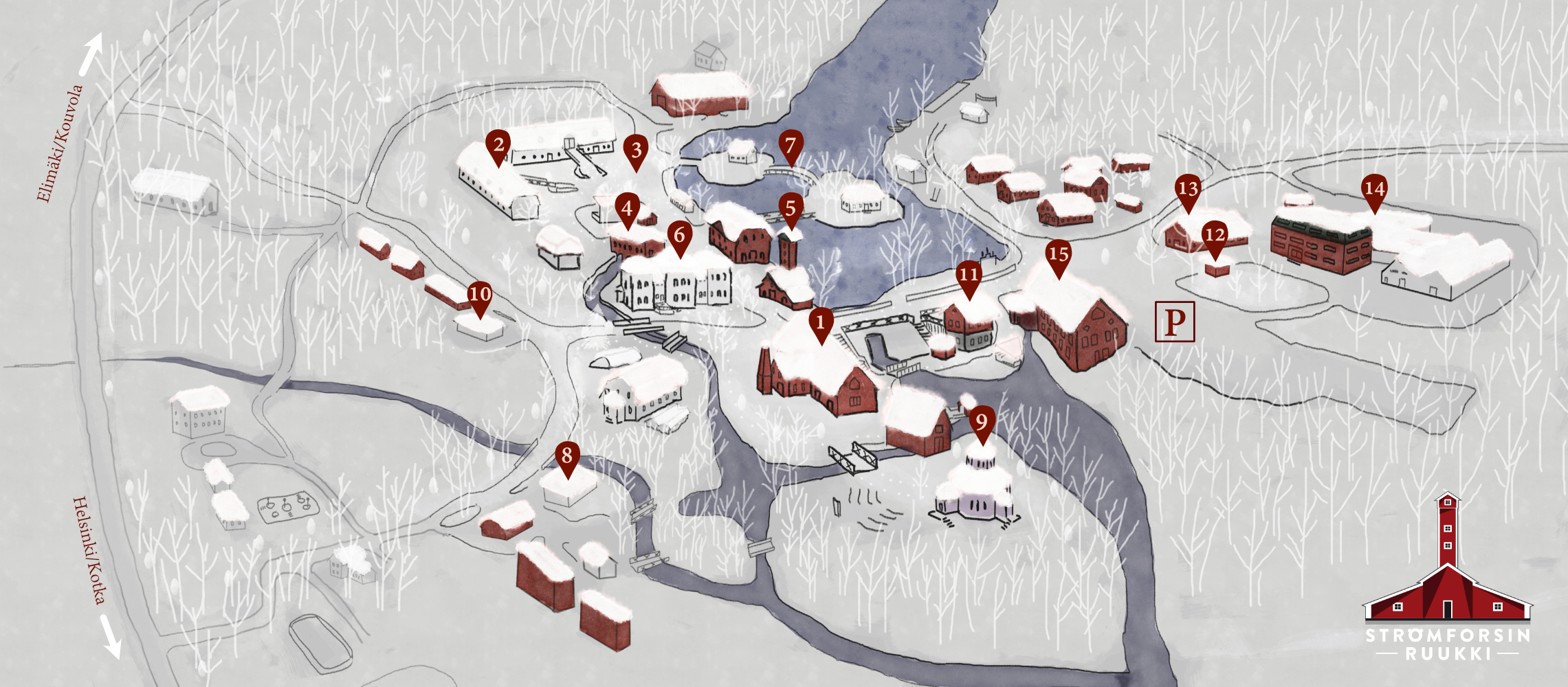Click the Strömforsin Ruukki logo
The height and width of the screenshot is (687, 1568).
pos(1448,578)
